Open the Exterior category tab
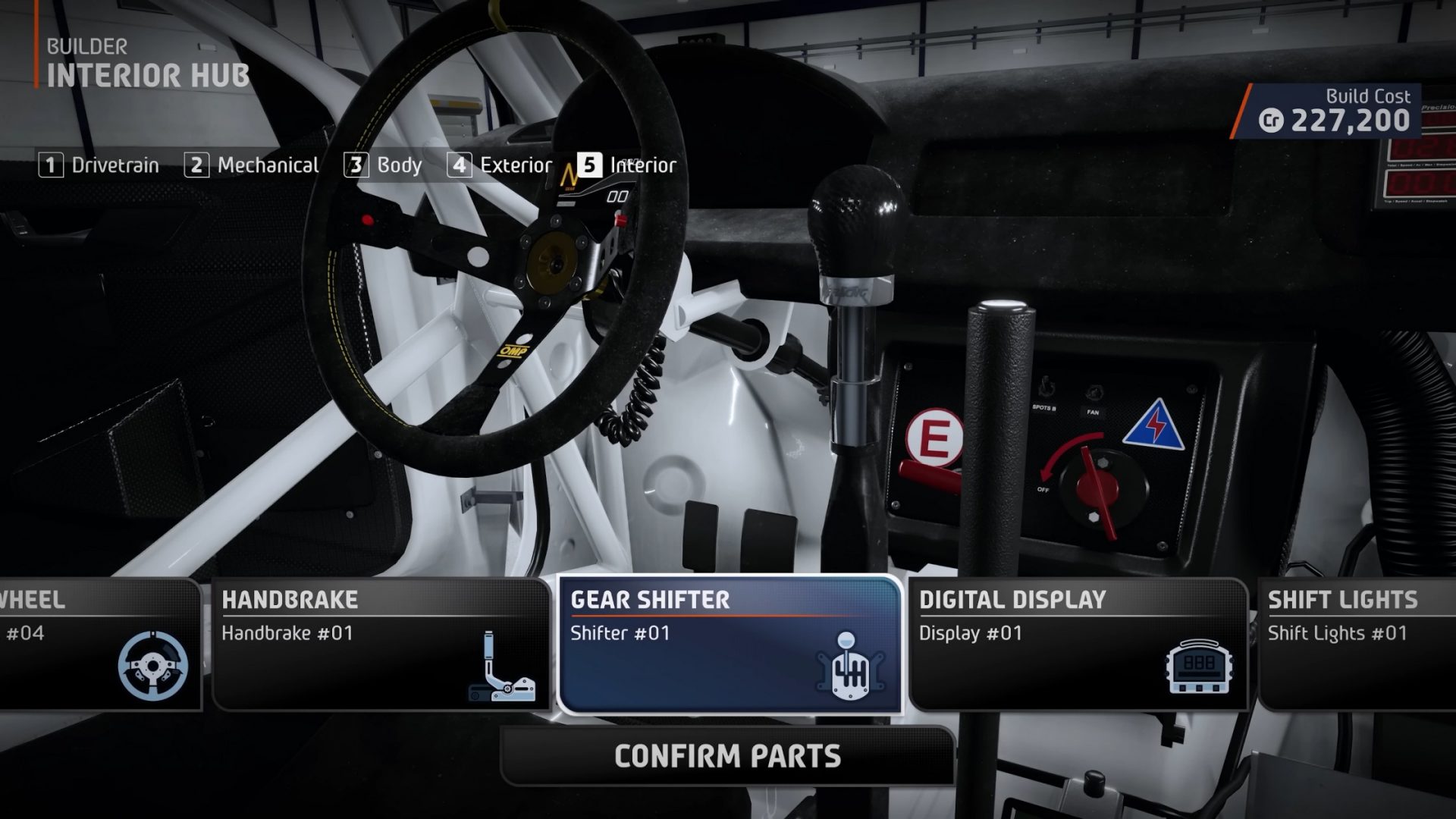This screenshot has width=1456, height=819. (516, 165)
